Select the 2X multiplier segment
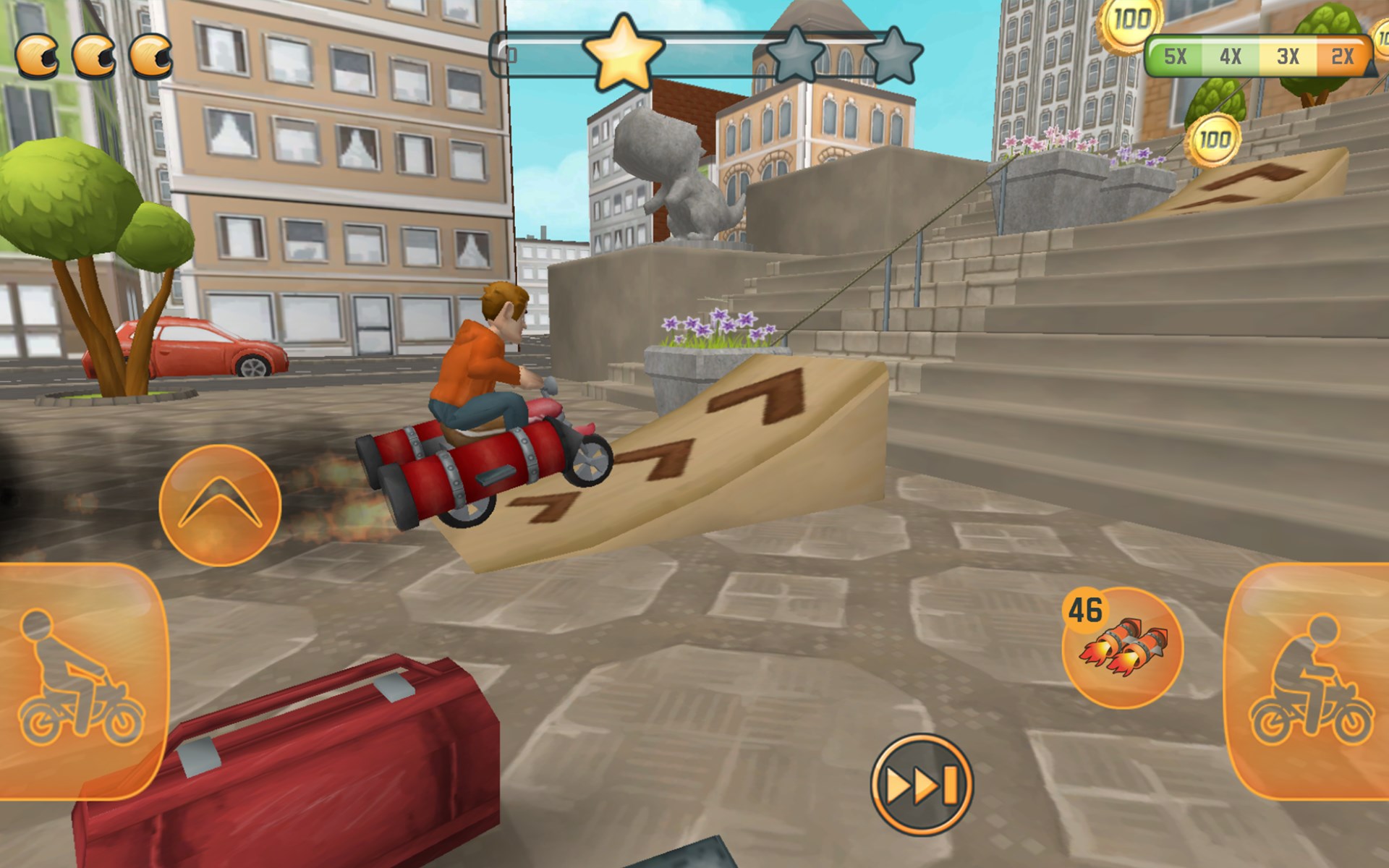The width and height of the screenshot is (1389, 868). click(x=1344, y=54)
